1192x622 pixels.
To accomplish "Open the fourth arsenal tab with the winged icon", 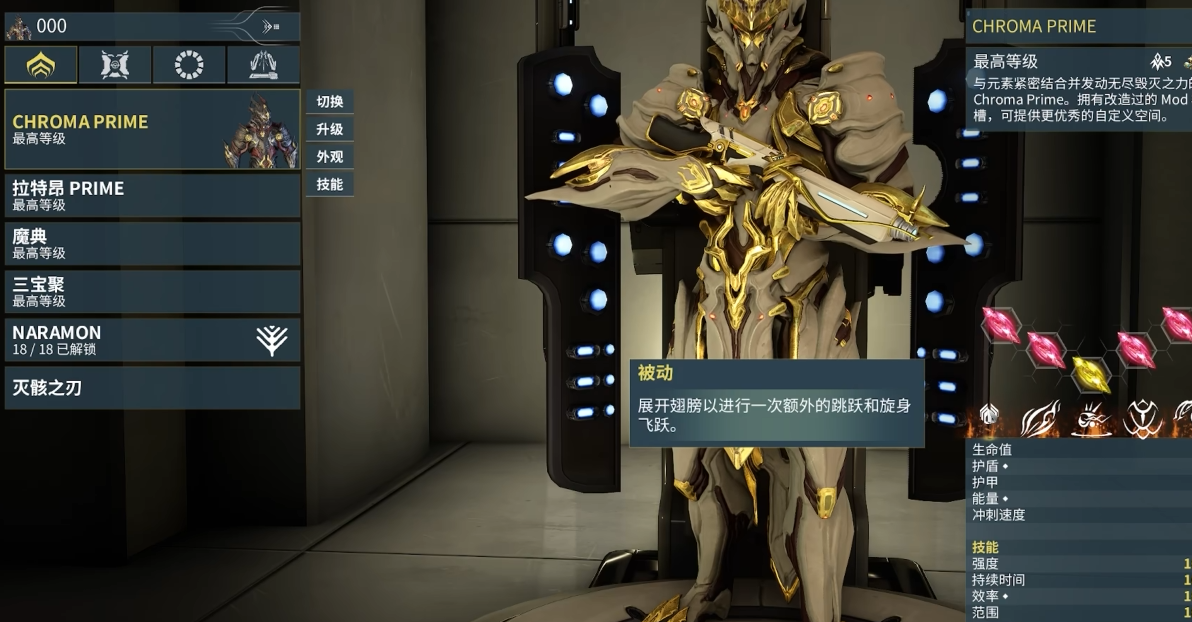I will [x=263, y=65].
